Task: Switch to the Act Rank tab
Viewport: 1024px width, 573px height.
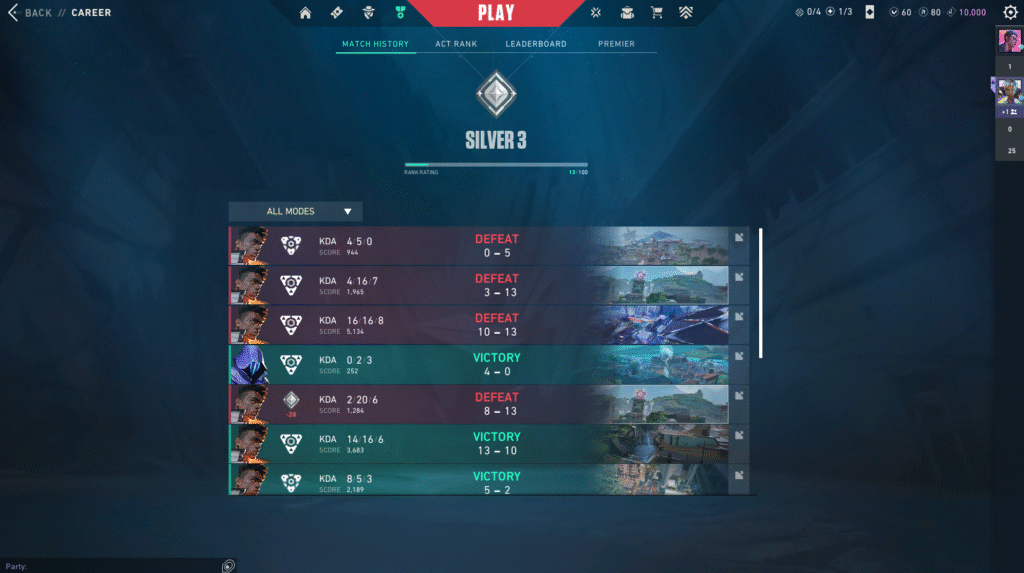Action: (x=456, y=44)
